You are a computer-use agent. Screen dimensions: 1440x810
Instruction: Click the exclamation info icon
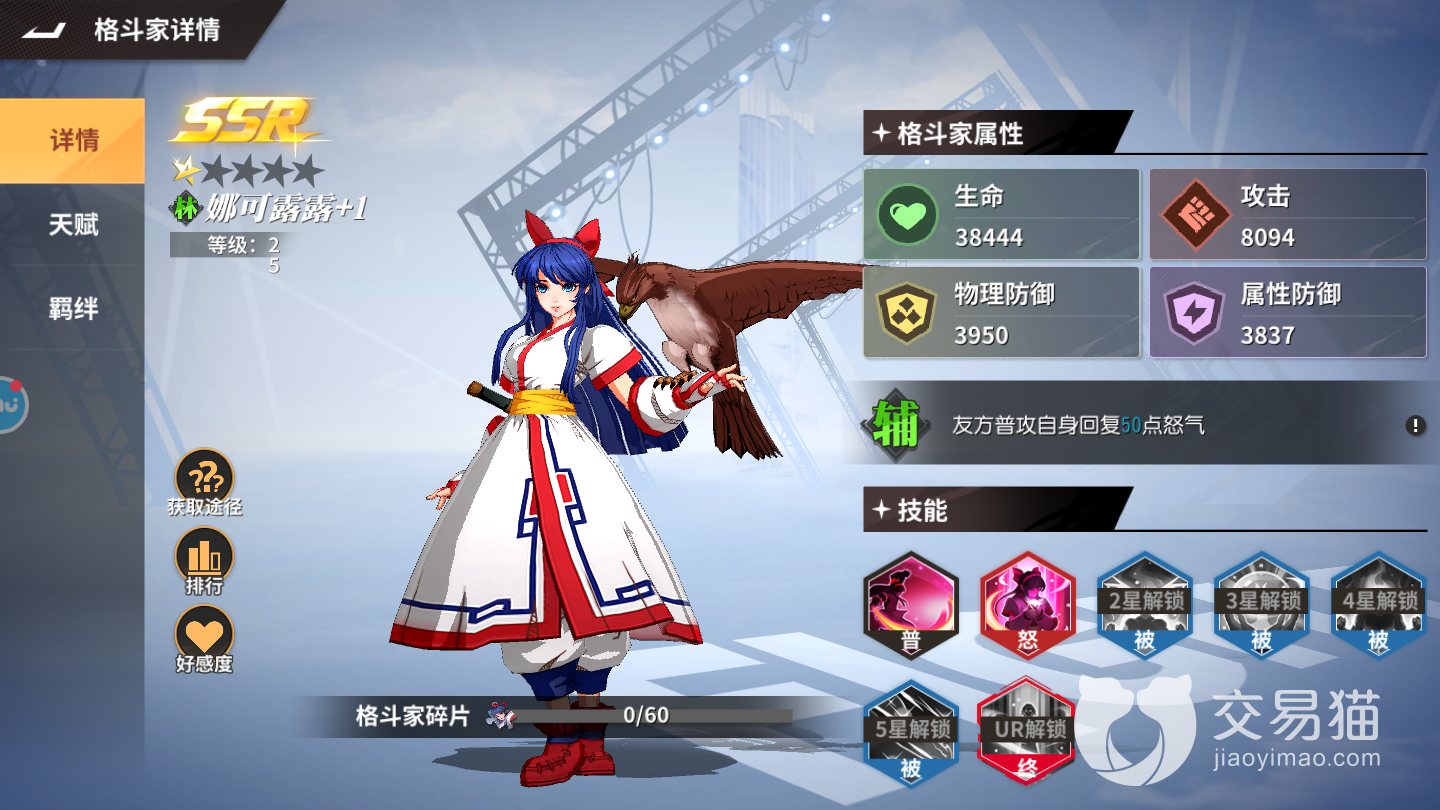coord(1415,425)
